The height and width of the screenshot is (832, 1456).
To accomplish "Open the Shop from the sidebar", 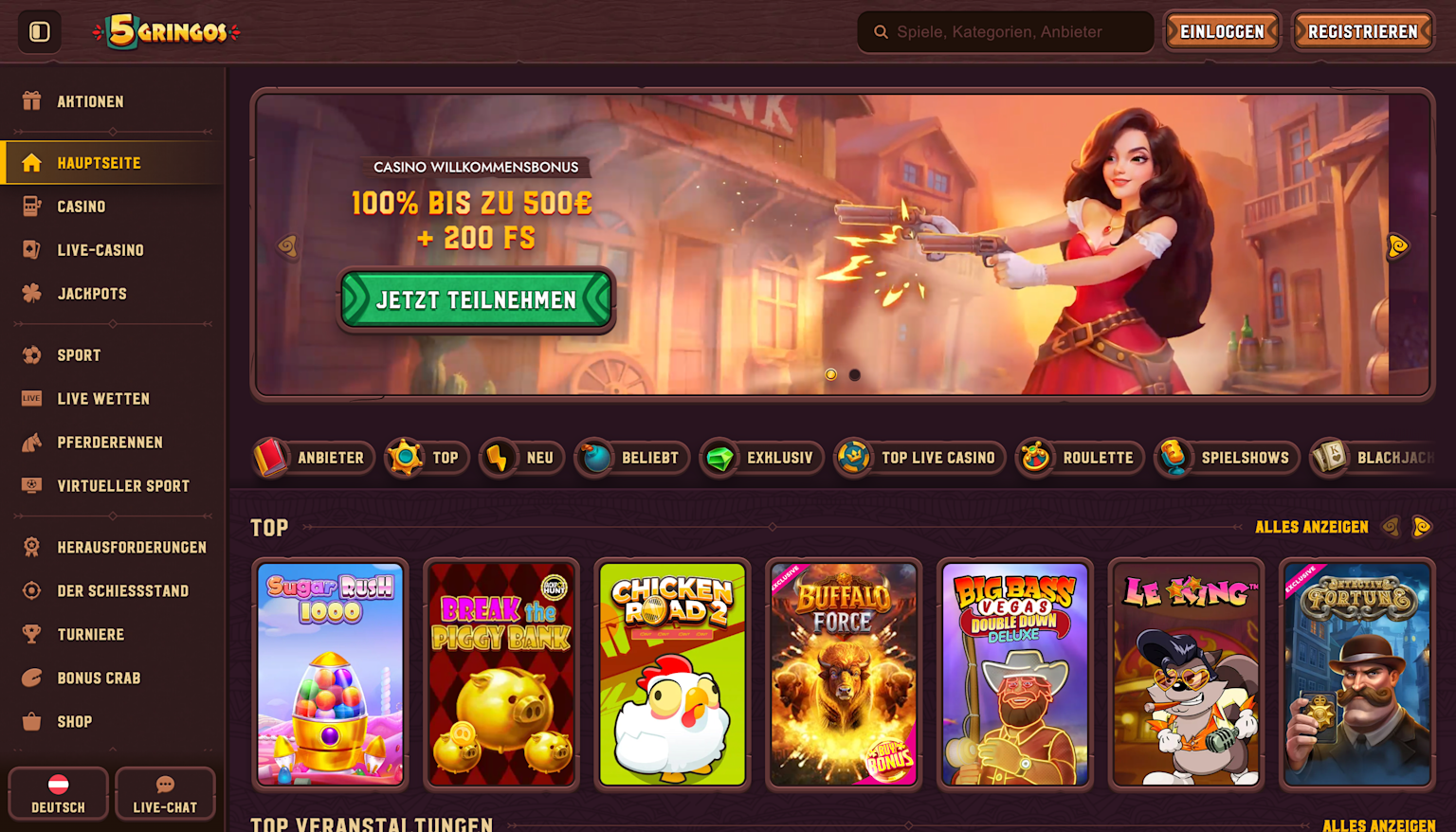I will pyautogui.click(x=76, y=721).
